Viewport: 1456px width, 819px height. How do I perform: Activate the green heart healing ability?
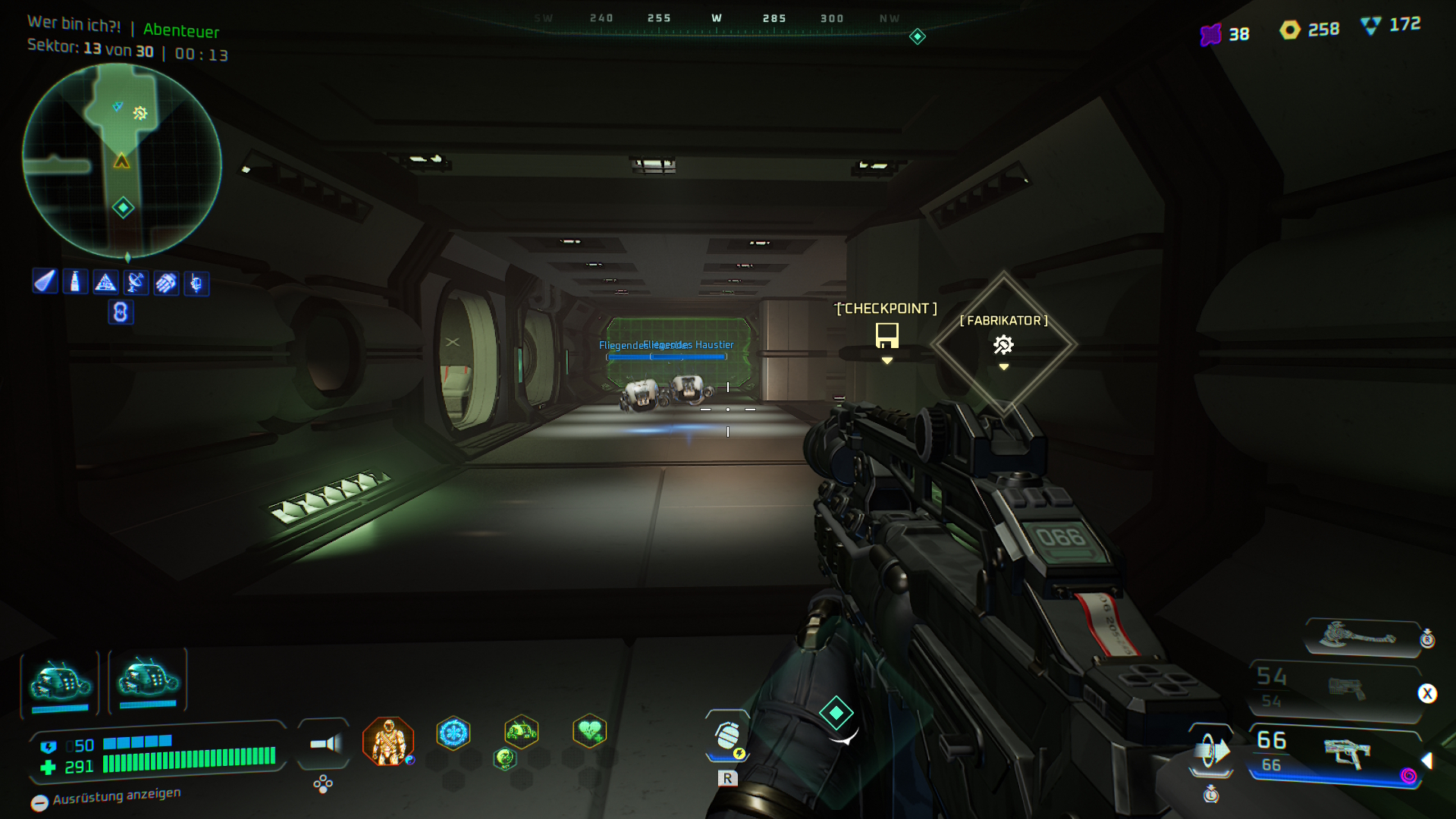point(589,732)
